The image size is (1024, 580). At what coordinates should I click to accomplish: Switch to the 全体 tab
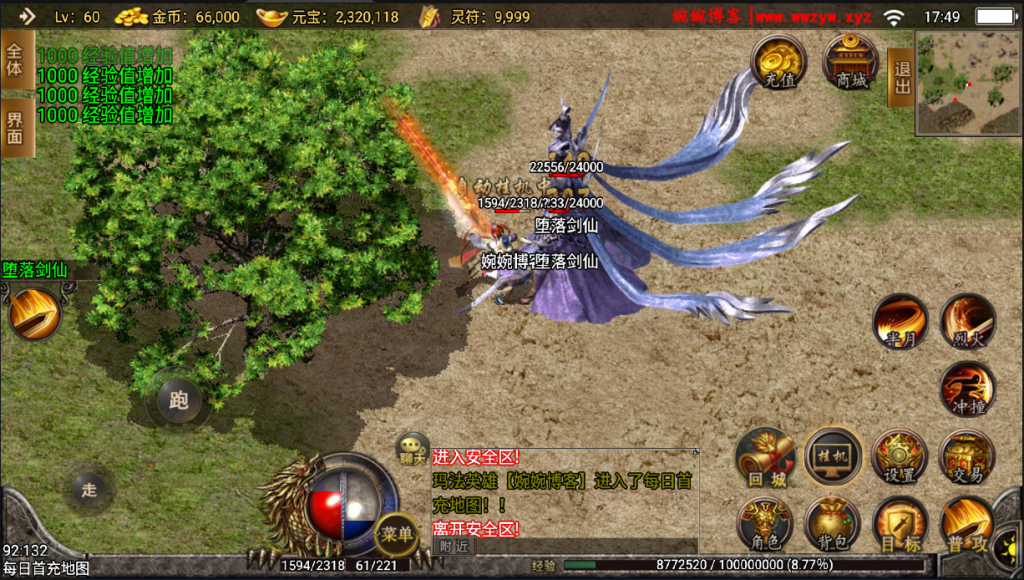[15, 60]
